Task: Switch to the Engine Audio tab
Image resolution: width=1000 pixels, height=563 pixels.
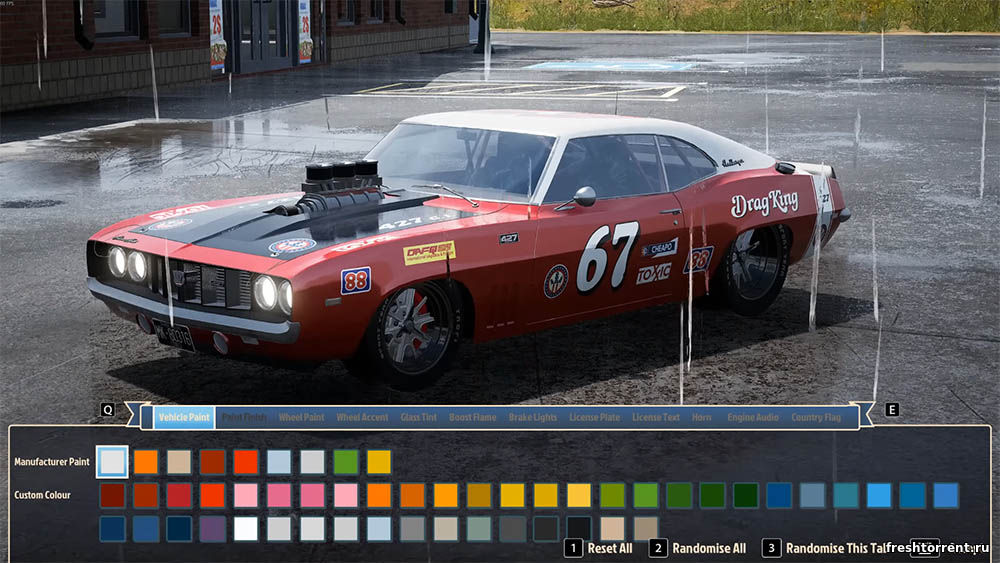Action: 753,417
